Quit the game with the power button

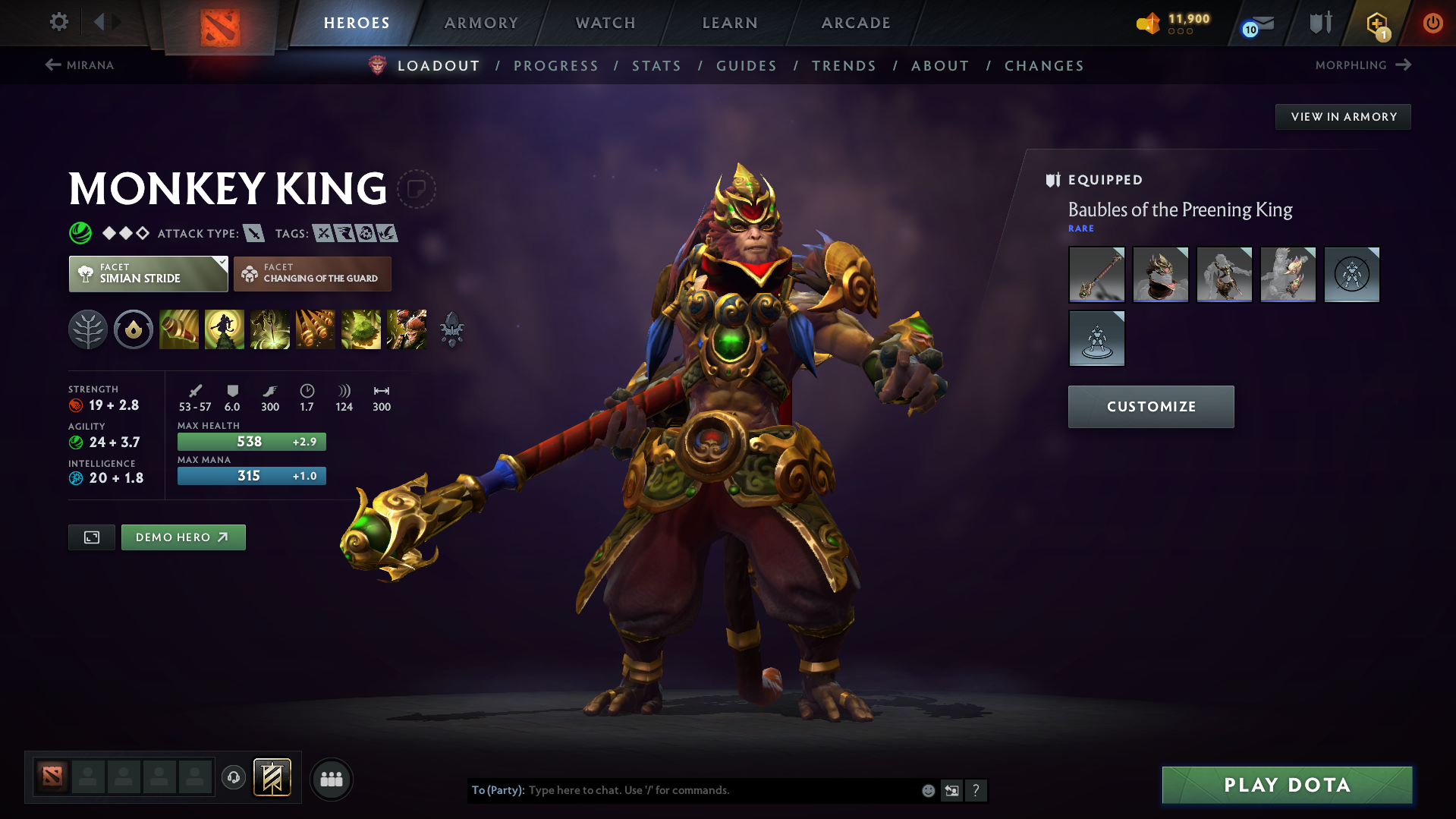coord(1432,23)
